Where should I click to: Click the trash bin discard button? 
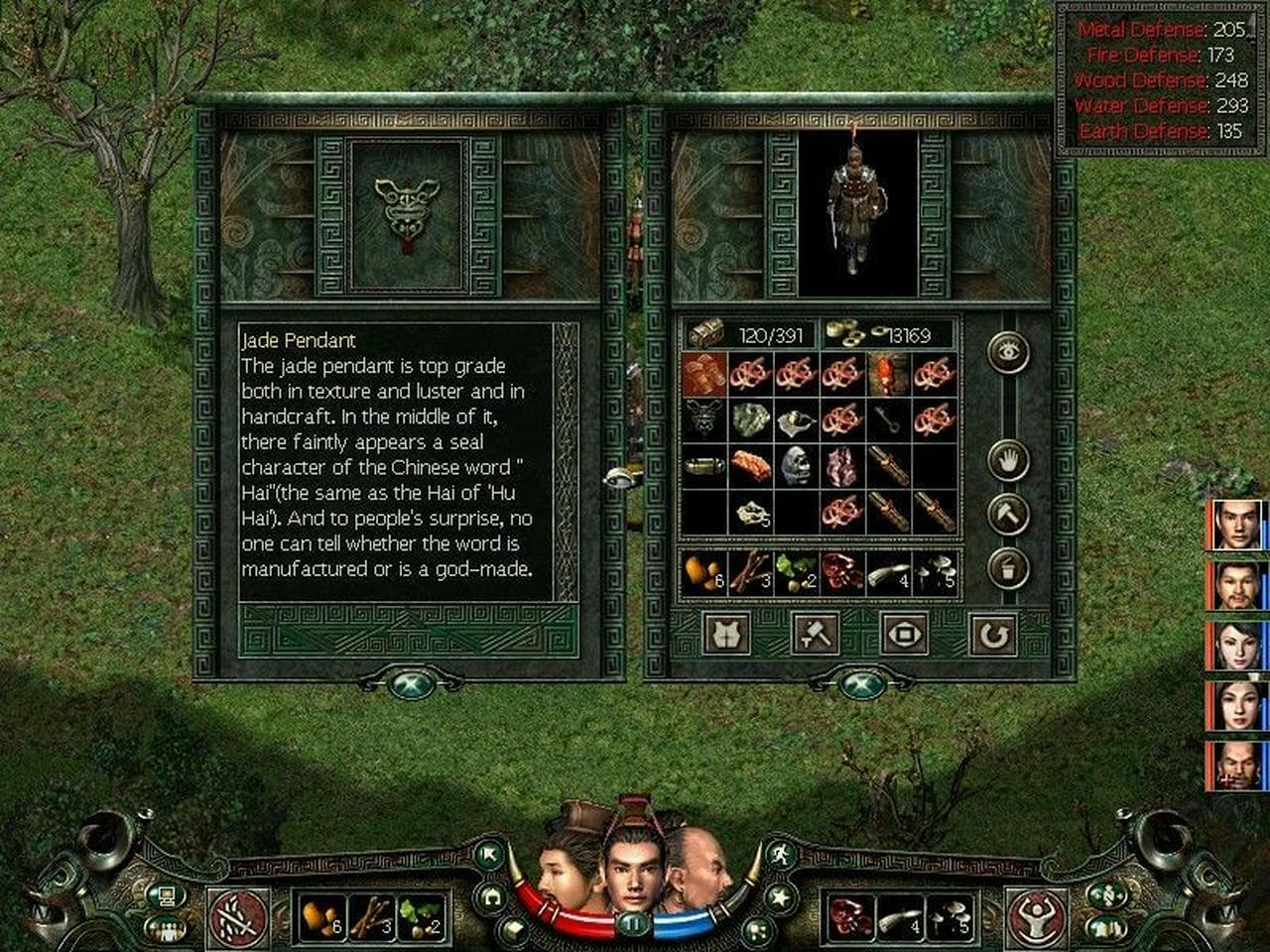click(x=1008, y=568)
